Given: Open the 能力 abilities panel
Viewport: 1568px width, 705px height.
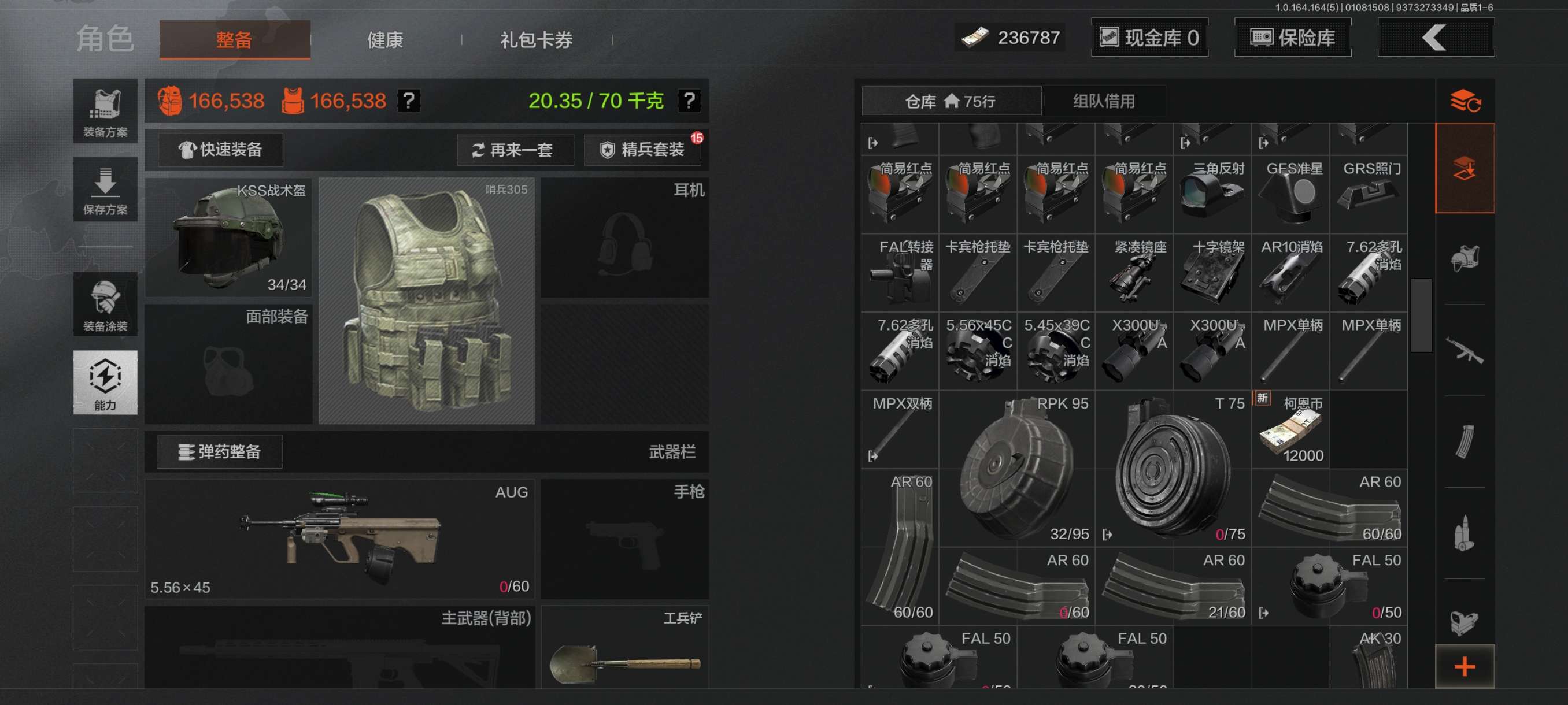Looking at the screenshot, I should click(x=105, y=383).
